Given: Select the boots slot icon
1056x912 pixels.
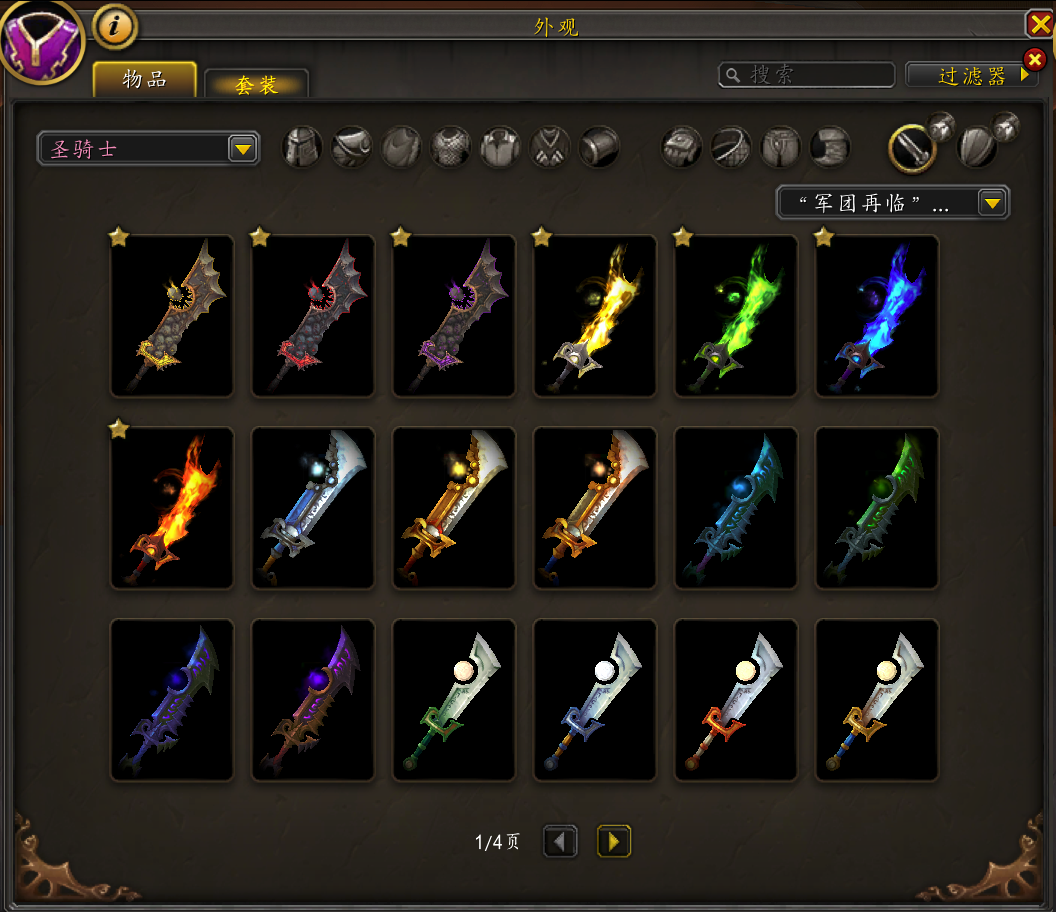Looking at the screenshot, I should point(830,147).
